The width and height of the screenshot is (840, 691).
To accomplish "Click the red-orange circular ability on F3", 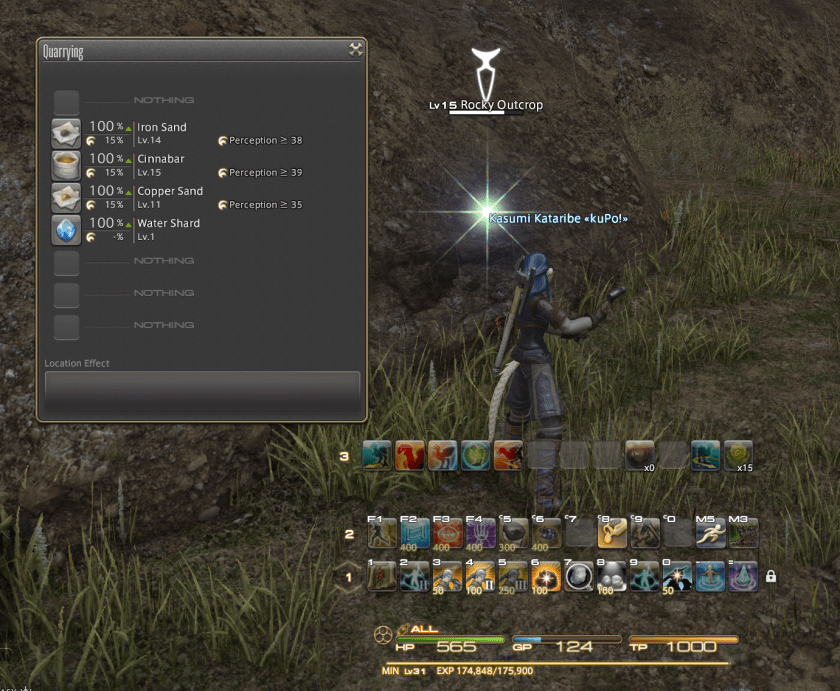I will tap(446, 534).
